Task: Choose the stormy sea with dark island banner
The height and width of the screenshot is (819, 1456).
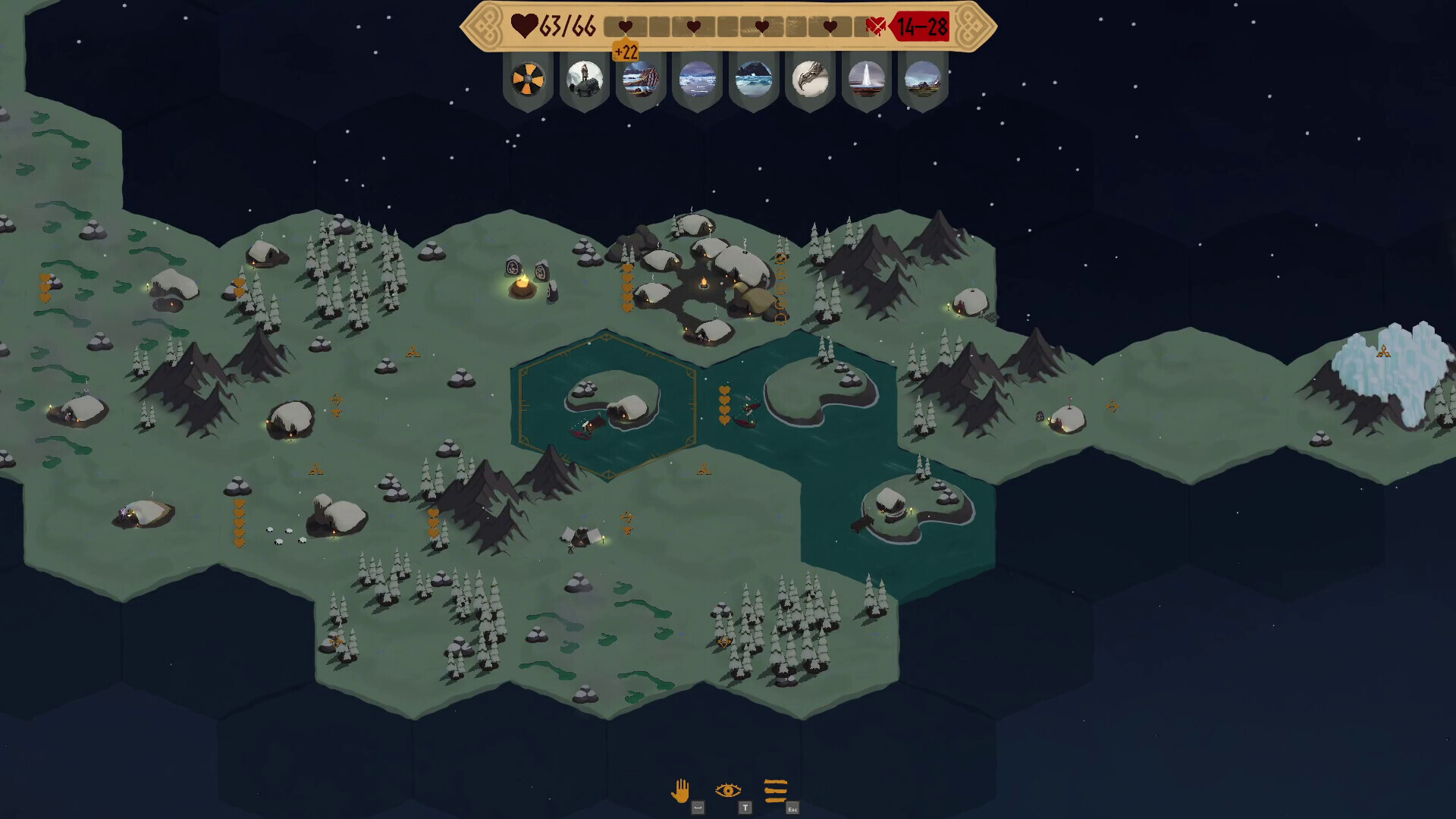Action: coord(754,79)
